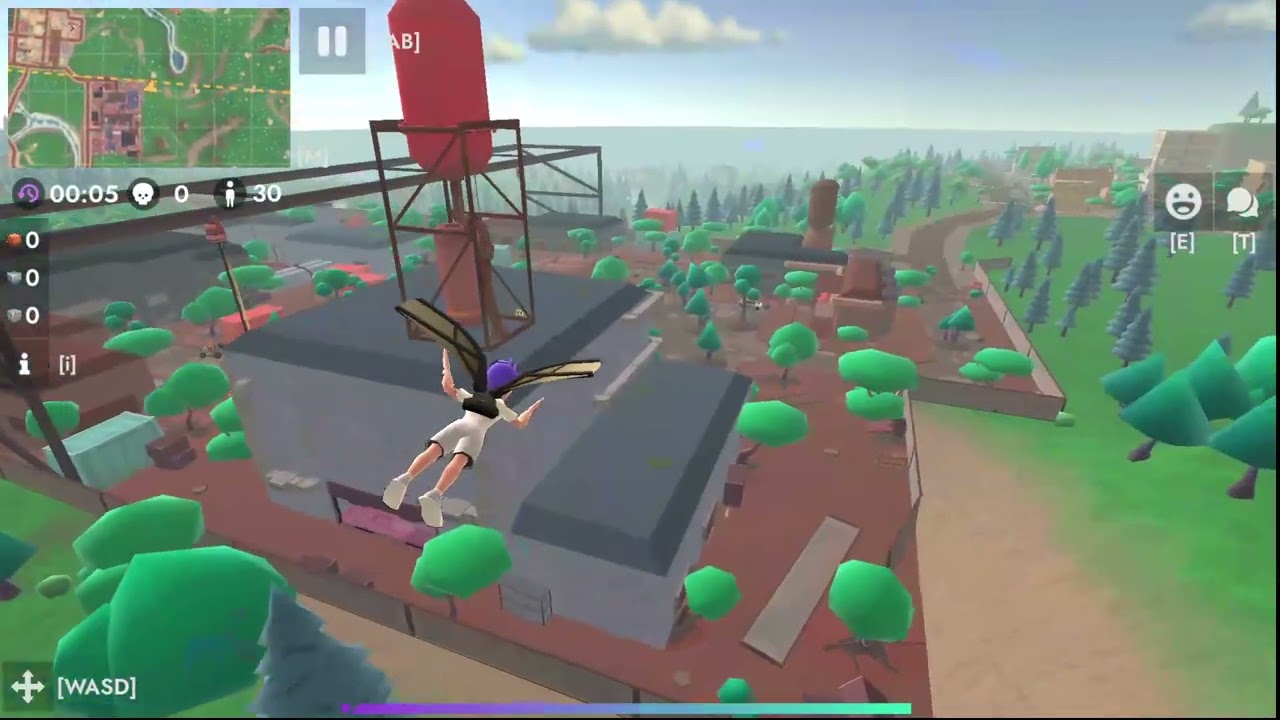The width and height of the screenshot is (1280, 720).
Task: Click the [T] chat keybind label
Action: pos(1243,241)
